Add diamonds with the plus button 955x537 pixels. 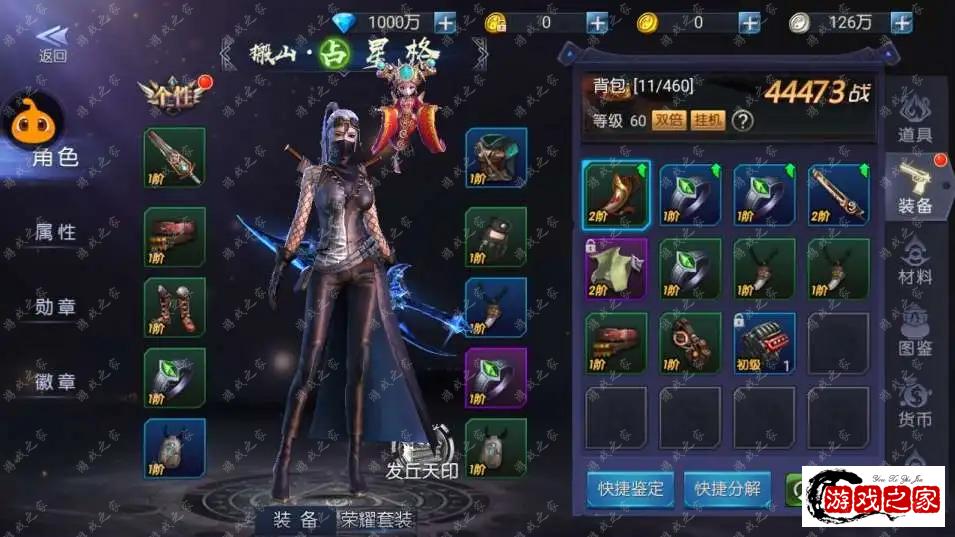point(445,22)
